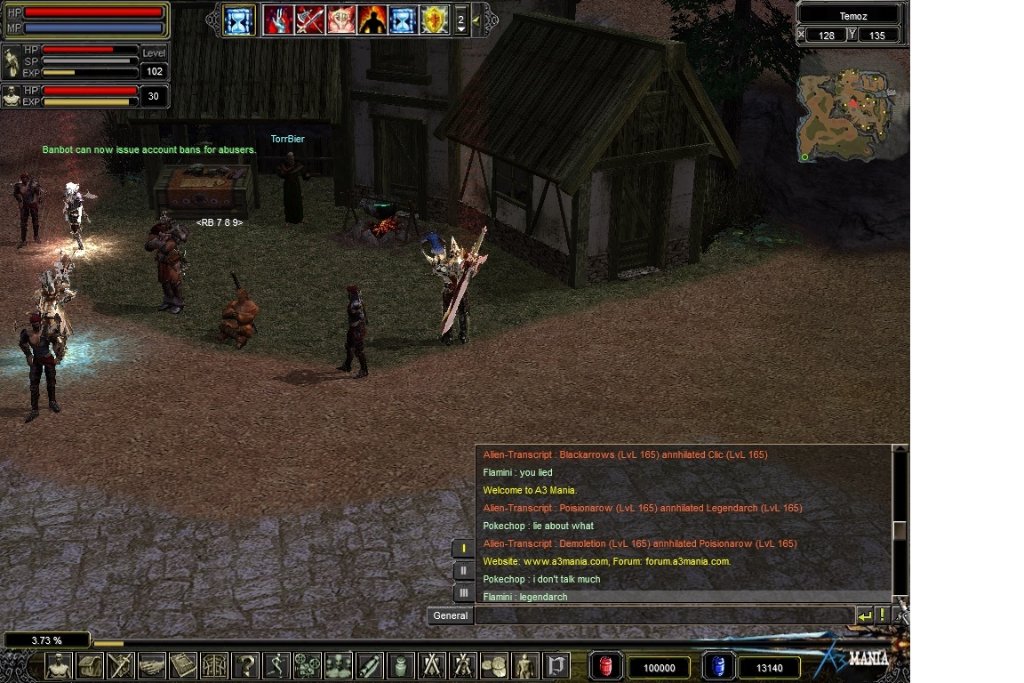This screenshot has height=683, width=1024.
Task: Click the General chat channel button
Action: pos(451,616)
